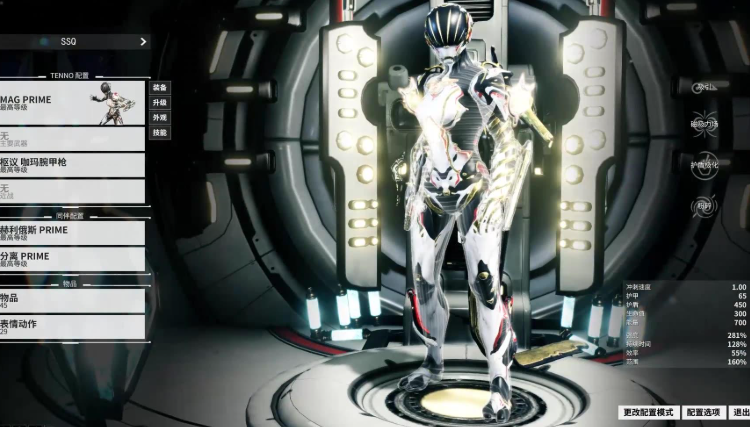Click the 磁极力场 (Magnetize) ability icon
This screenshot has width=750, height=427.
point(705,125)
